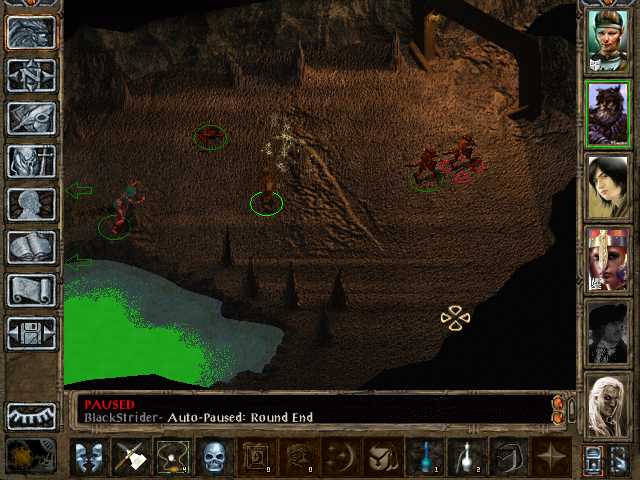Open the save options with the floppy disk button
The width and height of the screenshot is (640, 480).
pos(31,332)
